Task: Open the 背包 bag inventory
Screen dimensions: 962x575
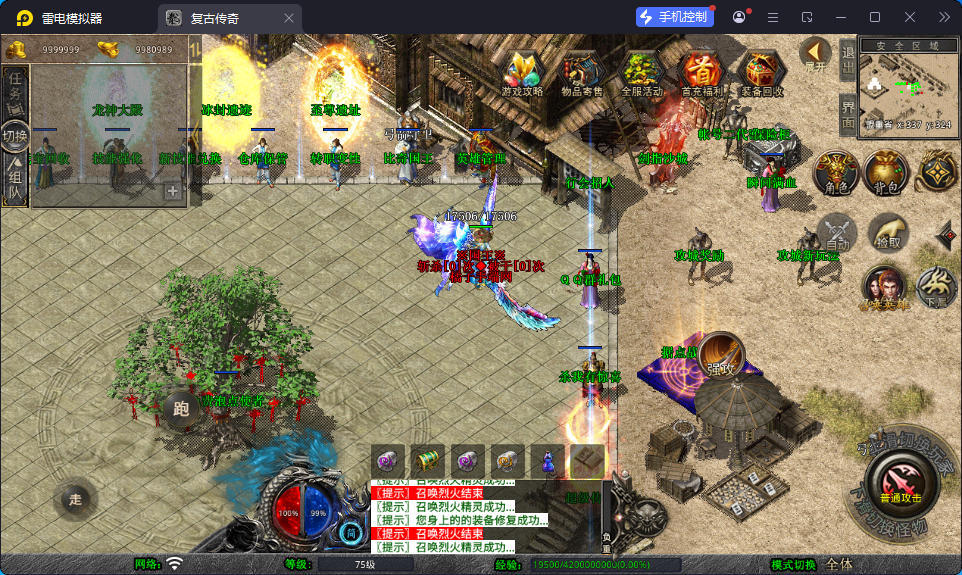Action: click(885, 172)
